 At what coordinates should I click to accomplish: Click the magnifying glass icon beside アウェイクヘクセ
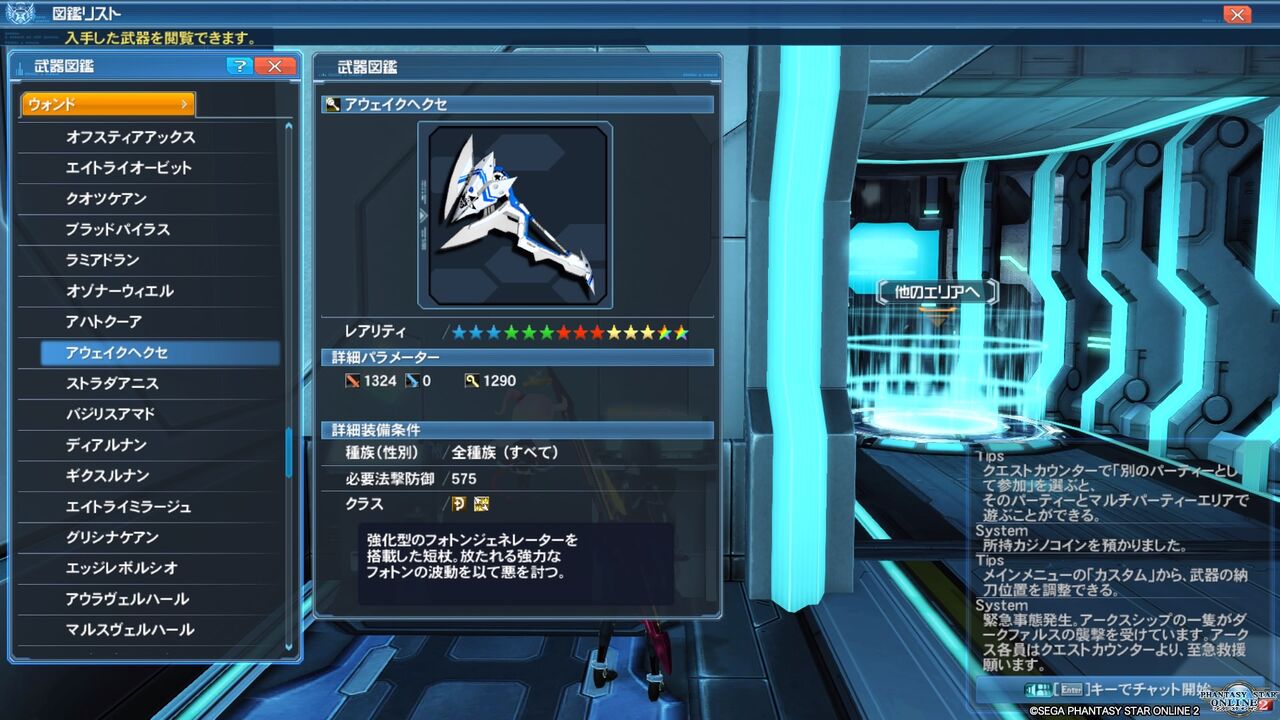330,103
